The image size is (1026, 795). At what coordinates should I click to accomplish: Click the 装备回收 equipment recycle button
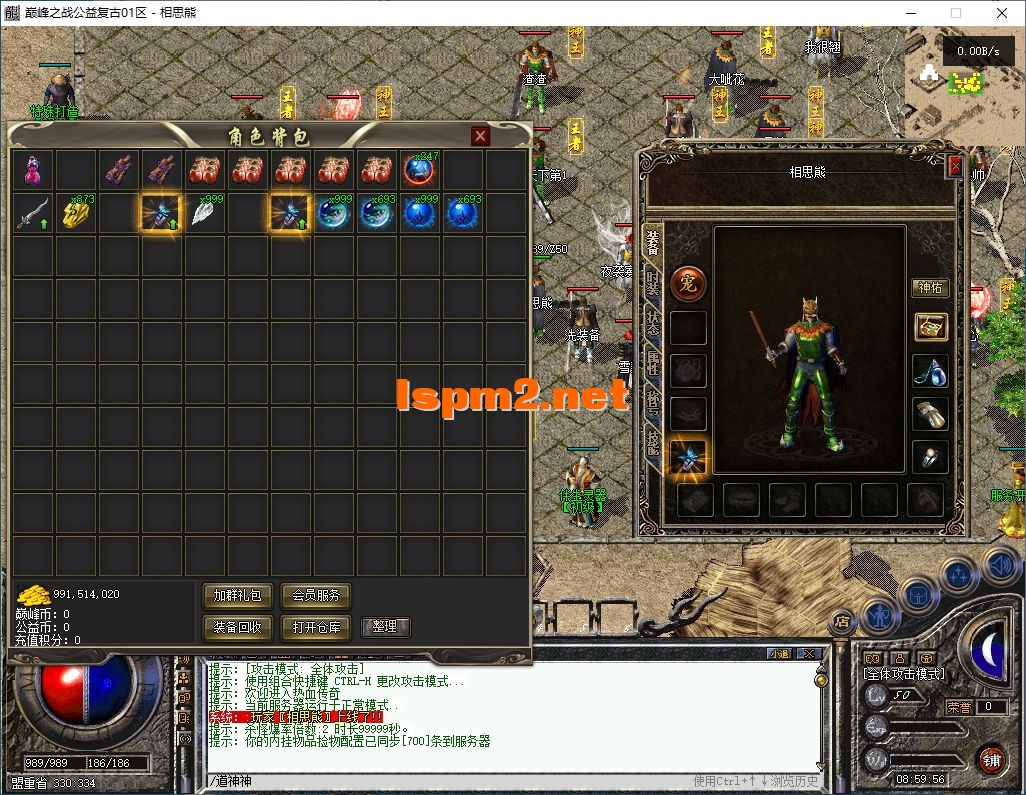[x=237, y=627]
